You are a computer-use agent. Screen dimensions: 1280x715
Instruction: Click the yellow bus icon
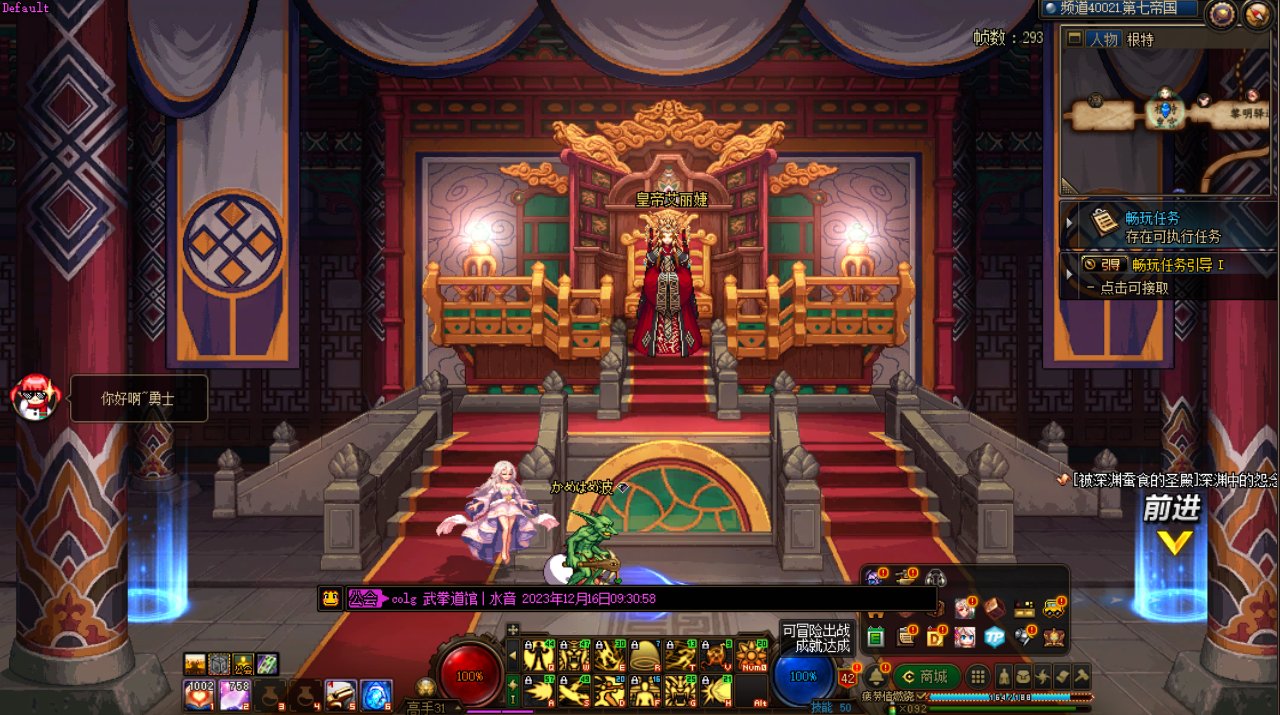(1053, 608)
